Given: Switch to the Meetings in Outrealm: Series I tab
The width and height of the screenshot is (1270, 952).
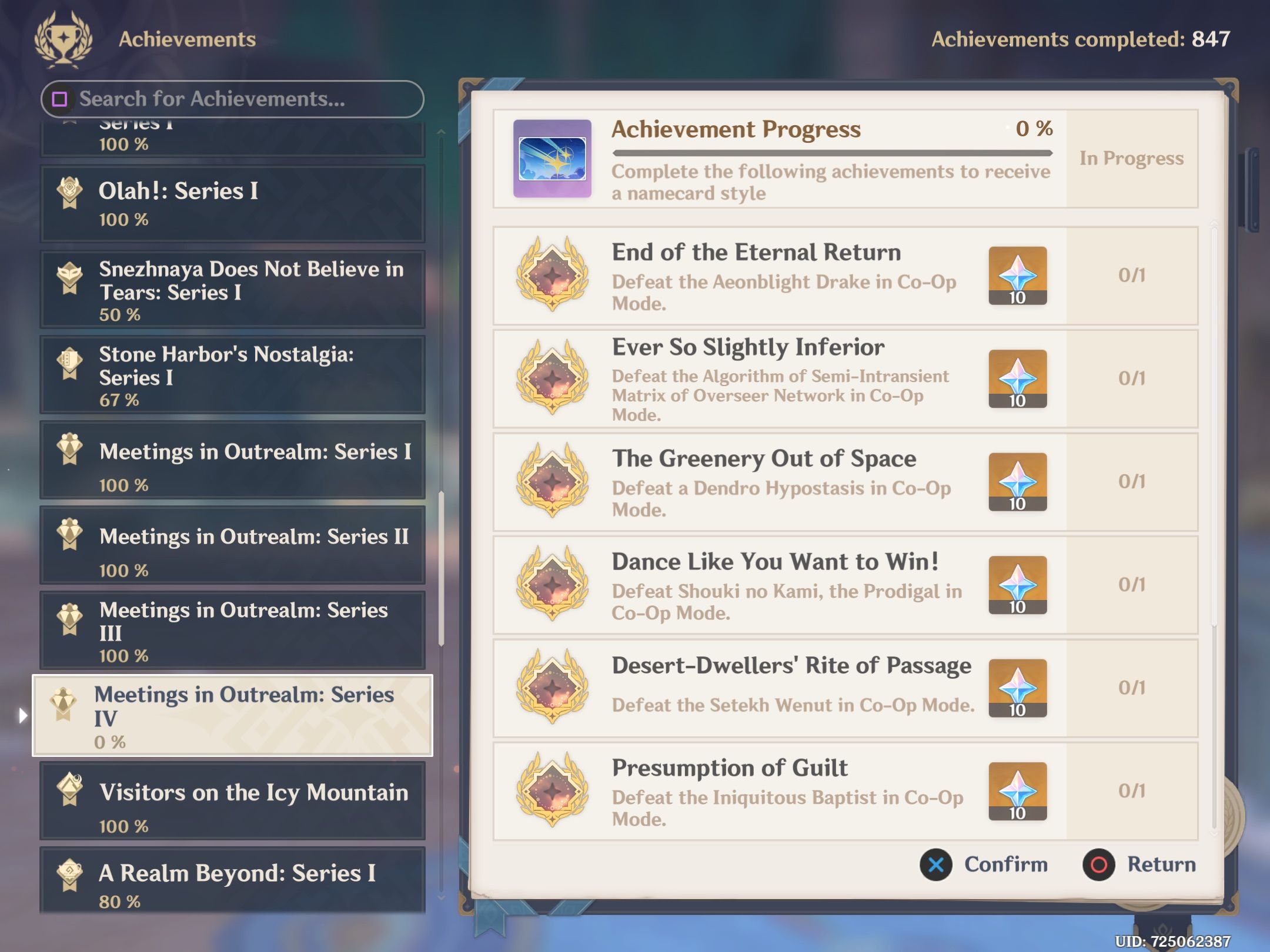Looking at the screenshot, I should pos(232,460).
